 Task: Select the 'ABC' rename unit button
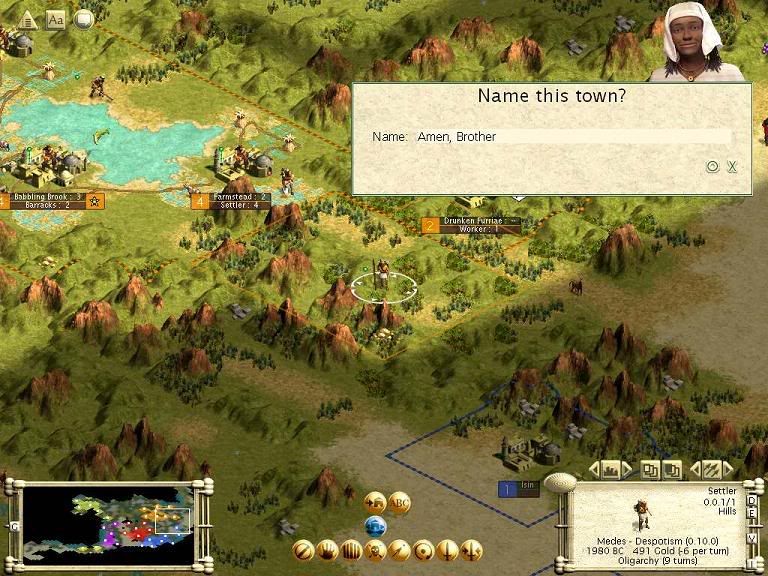tap(399, 503)
